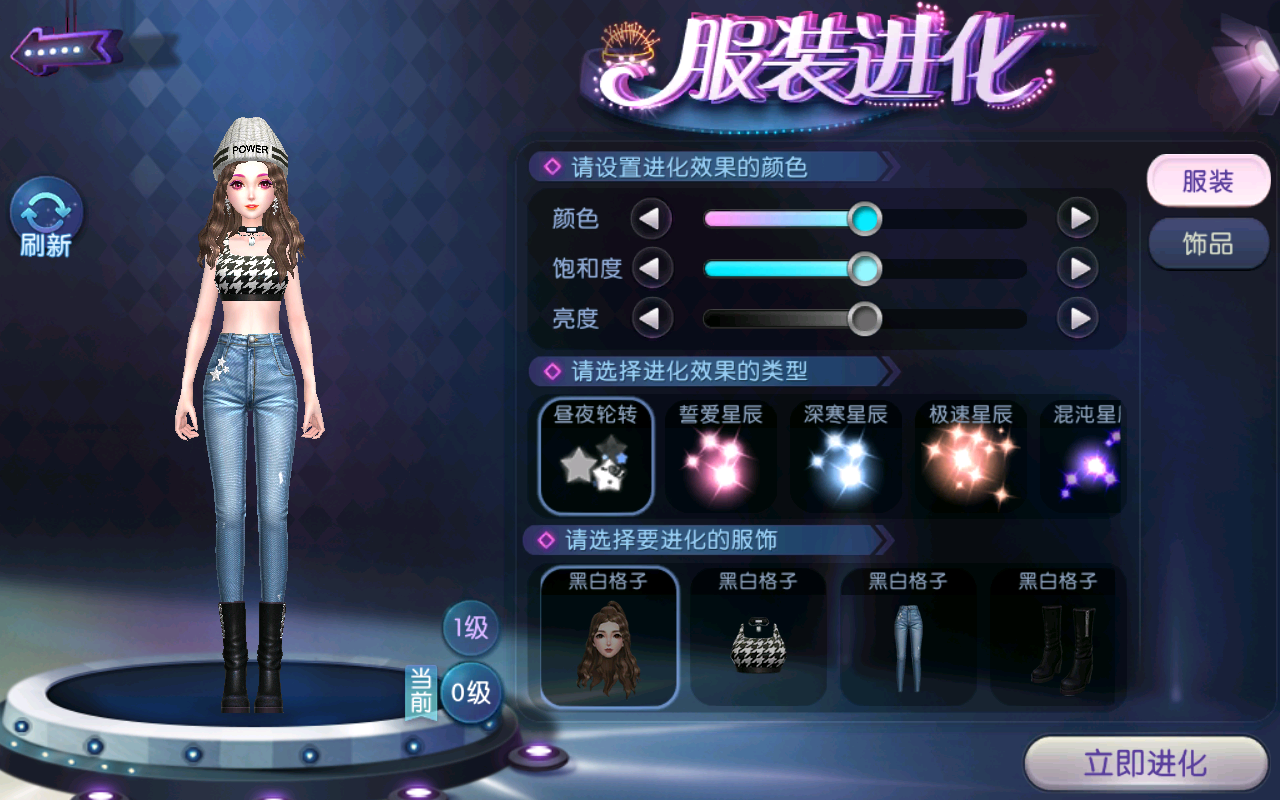
Task: Open the 饰品 accessories tab
Action: [x=1208, y=244]
